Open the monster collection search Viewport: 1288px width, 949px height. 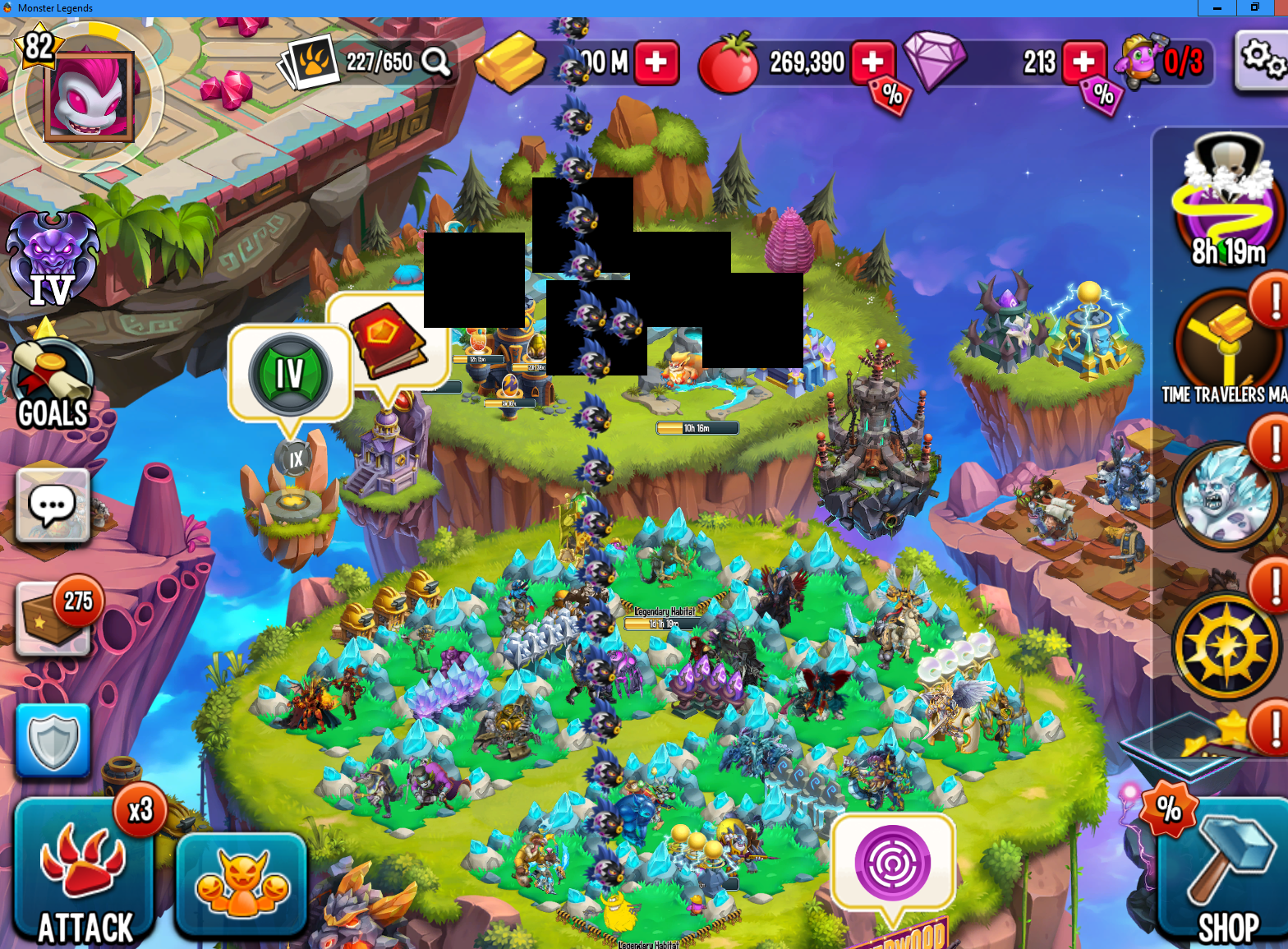tap(436, 62)
